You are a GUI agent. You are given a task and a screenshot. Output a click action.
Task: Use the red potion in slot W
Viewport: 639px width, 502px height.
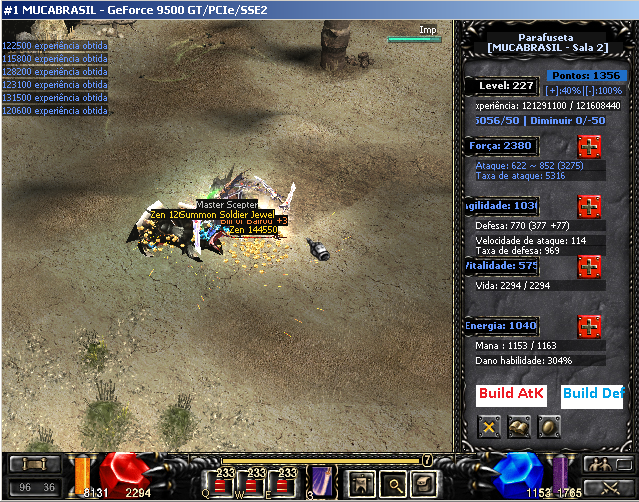click(257, 481)
